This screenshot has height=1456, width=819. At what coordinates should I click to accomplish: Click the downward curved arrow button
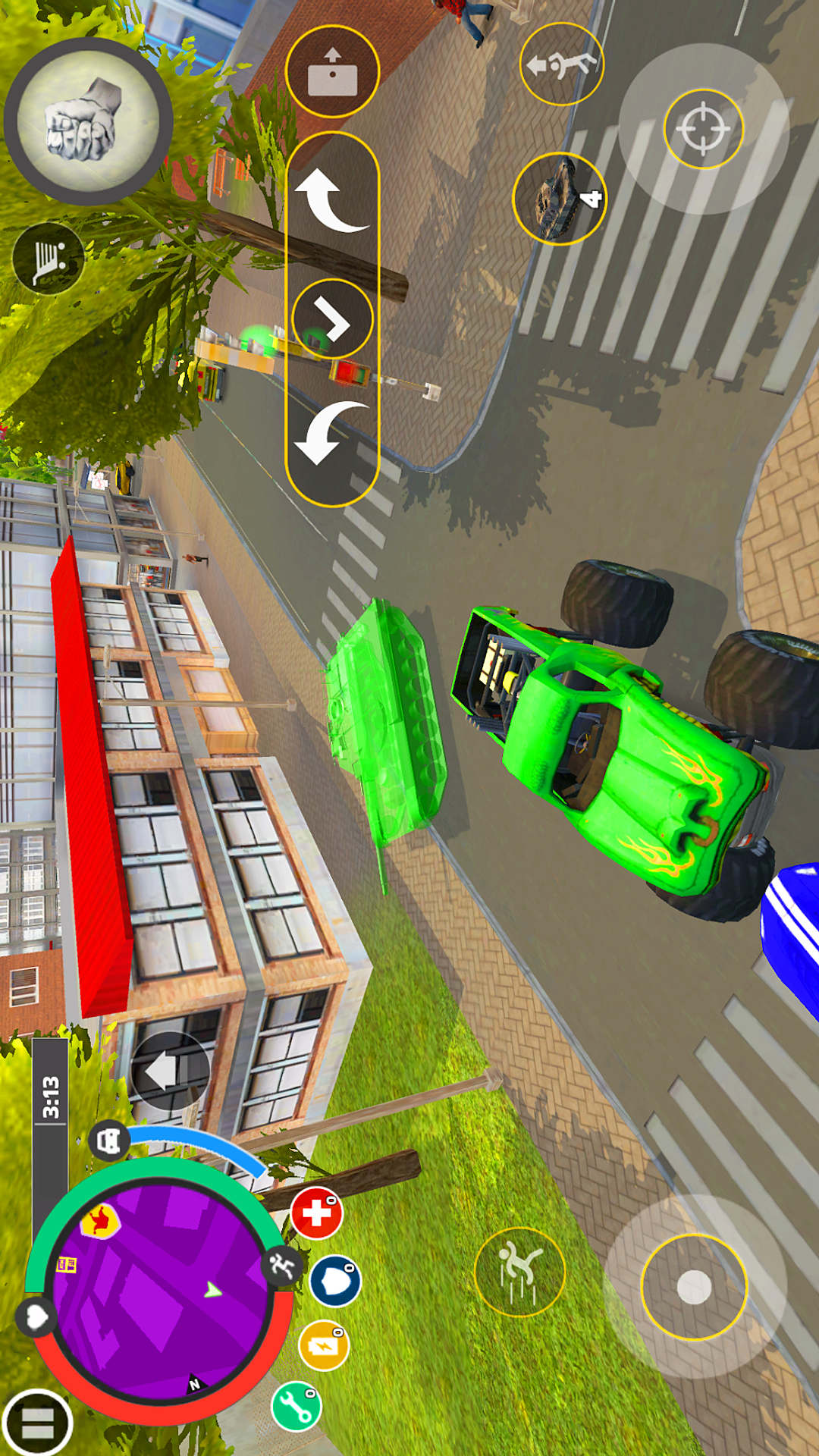point(331,432)
